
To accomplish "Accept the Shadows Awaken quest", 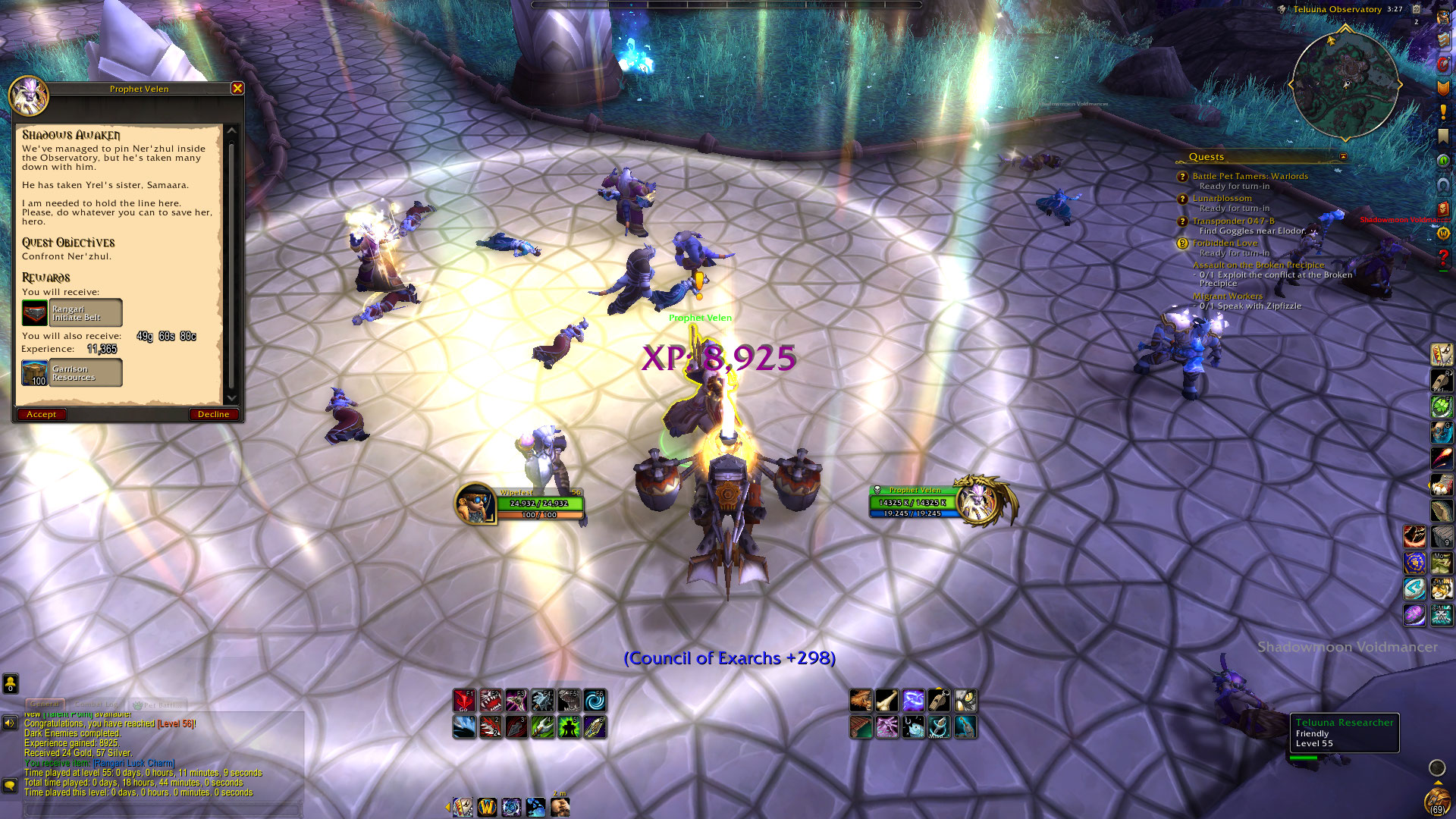I will [x=42, y=414].
